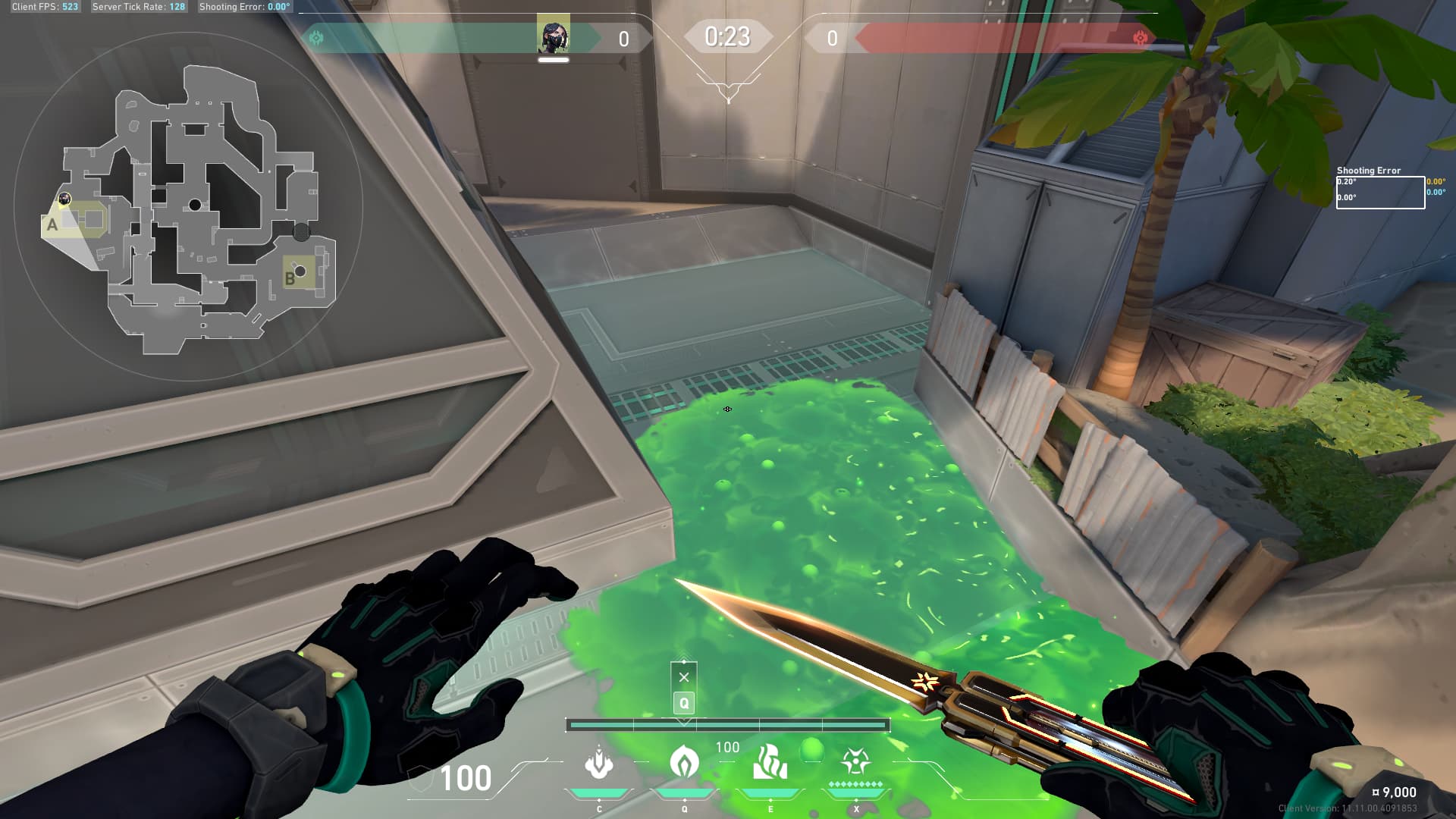Click the player agent icon on the minimap
1456x819 pixels.
(x=64, y=199)
